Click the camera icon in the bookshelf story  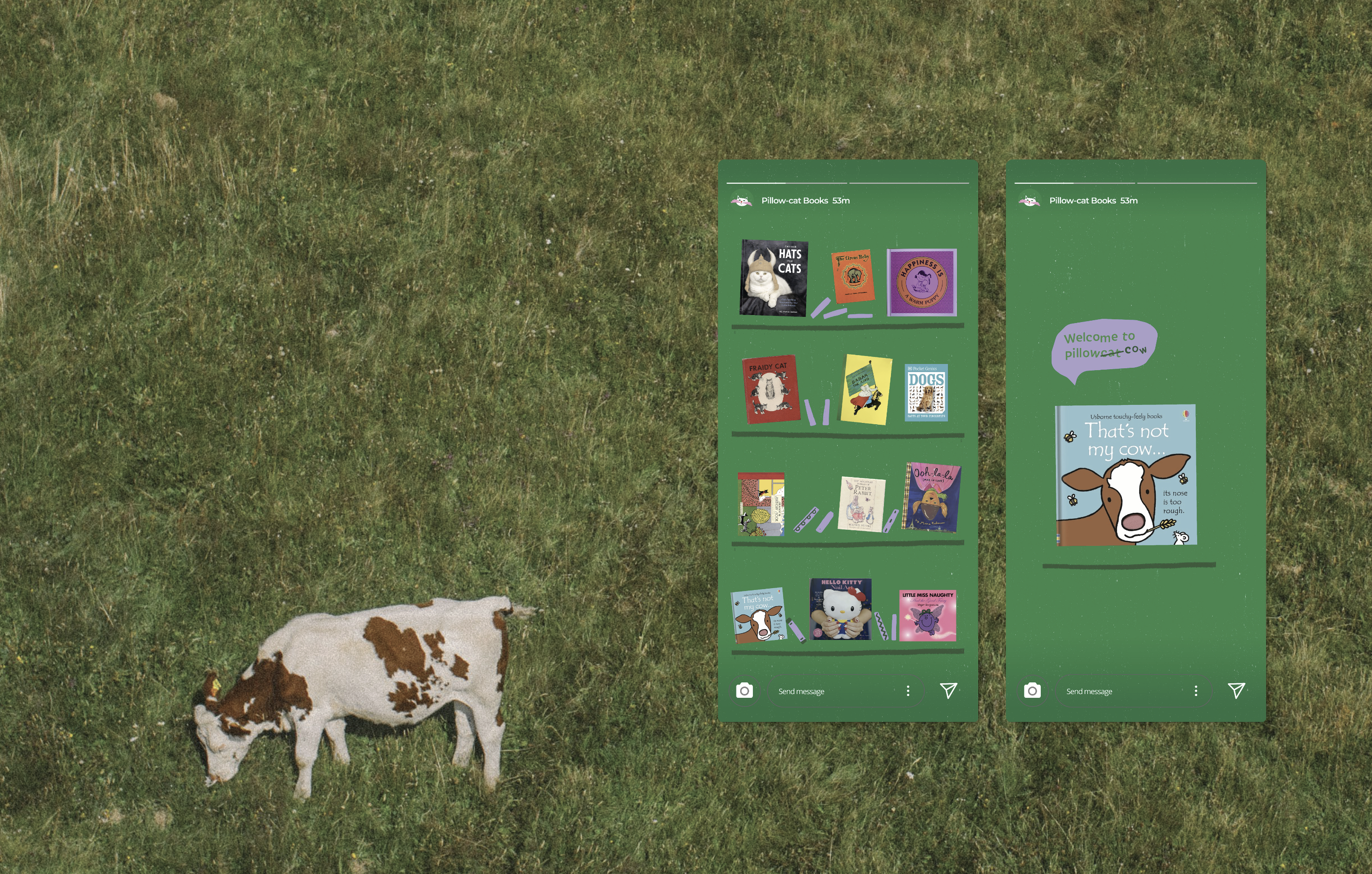tap(744, 691)
